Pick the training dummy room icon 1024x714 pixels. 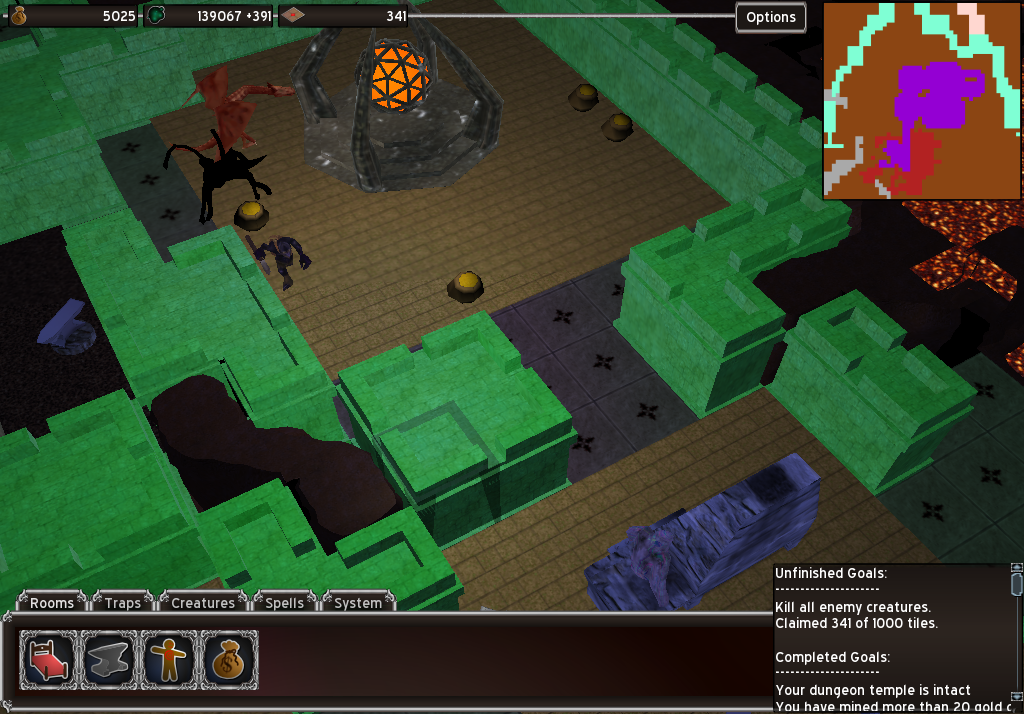point(169,660)
